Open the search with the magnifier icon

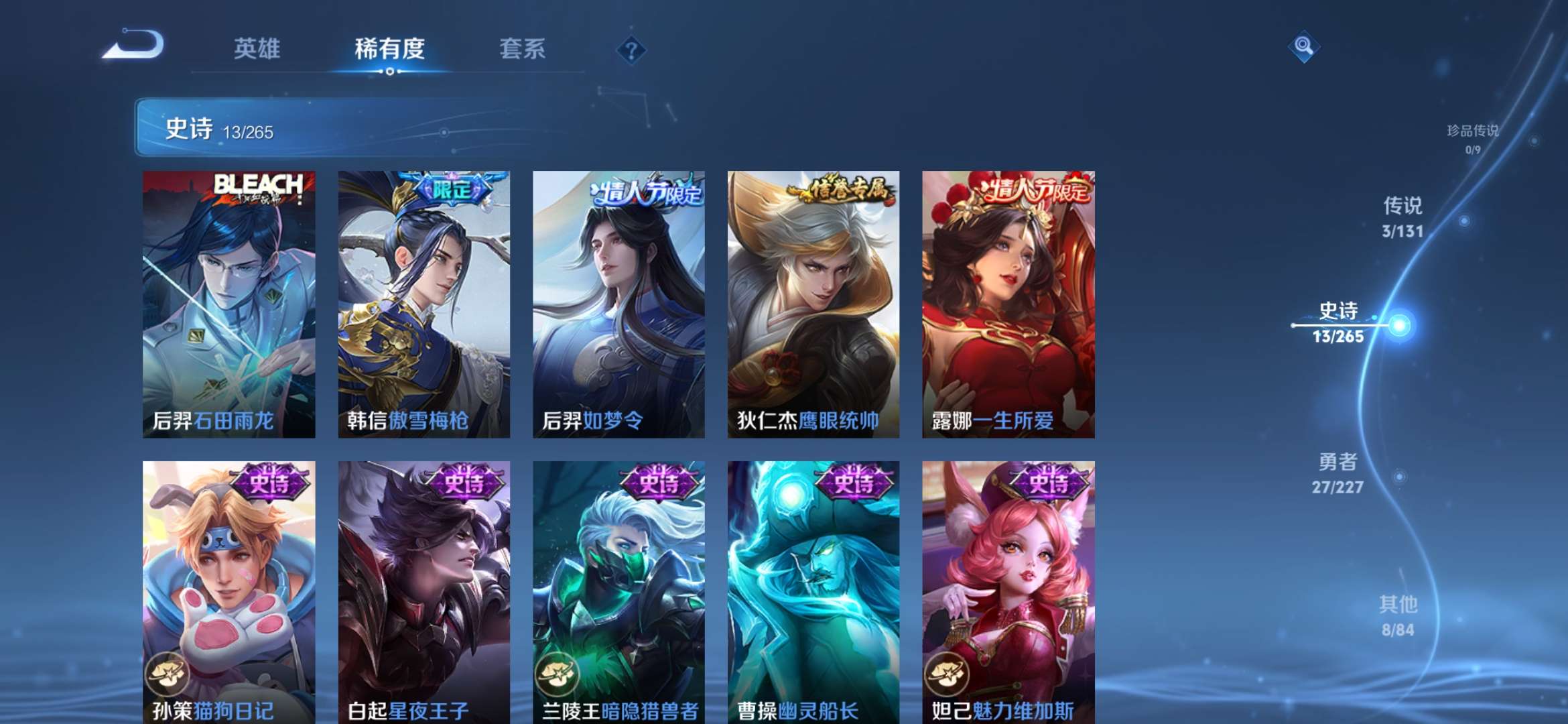[x=1302, y=48]
